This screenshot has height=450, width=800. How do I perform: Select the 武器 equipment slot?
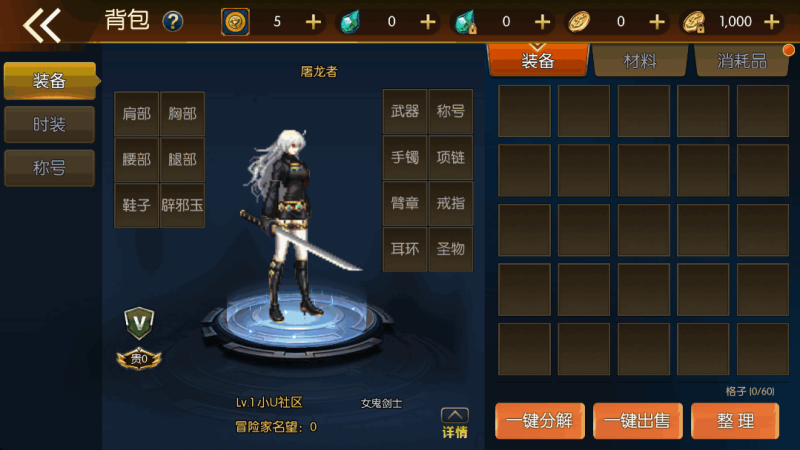pyautogui.click(x=405, y=112)
